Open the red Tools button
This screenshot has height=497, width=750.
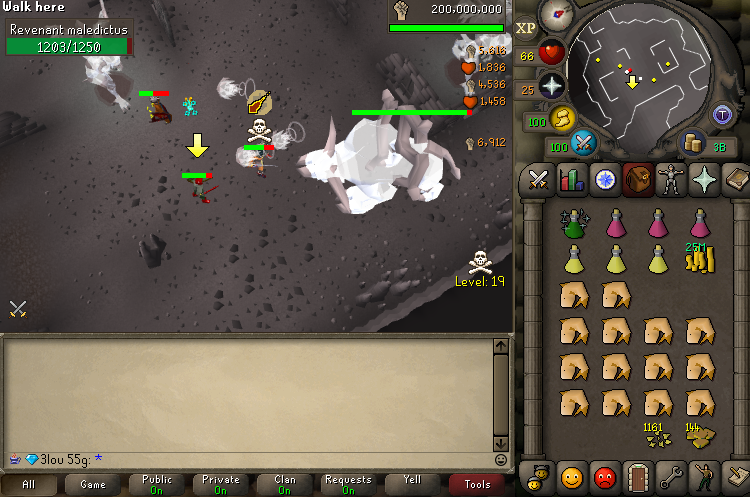pos(477,484)
